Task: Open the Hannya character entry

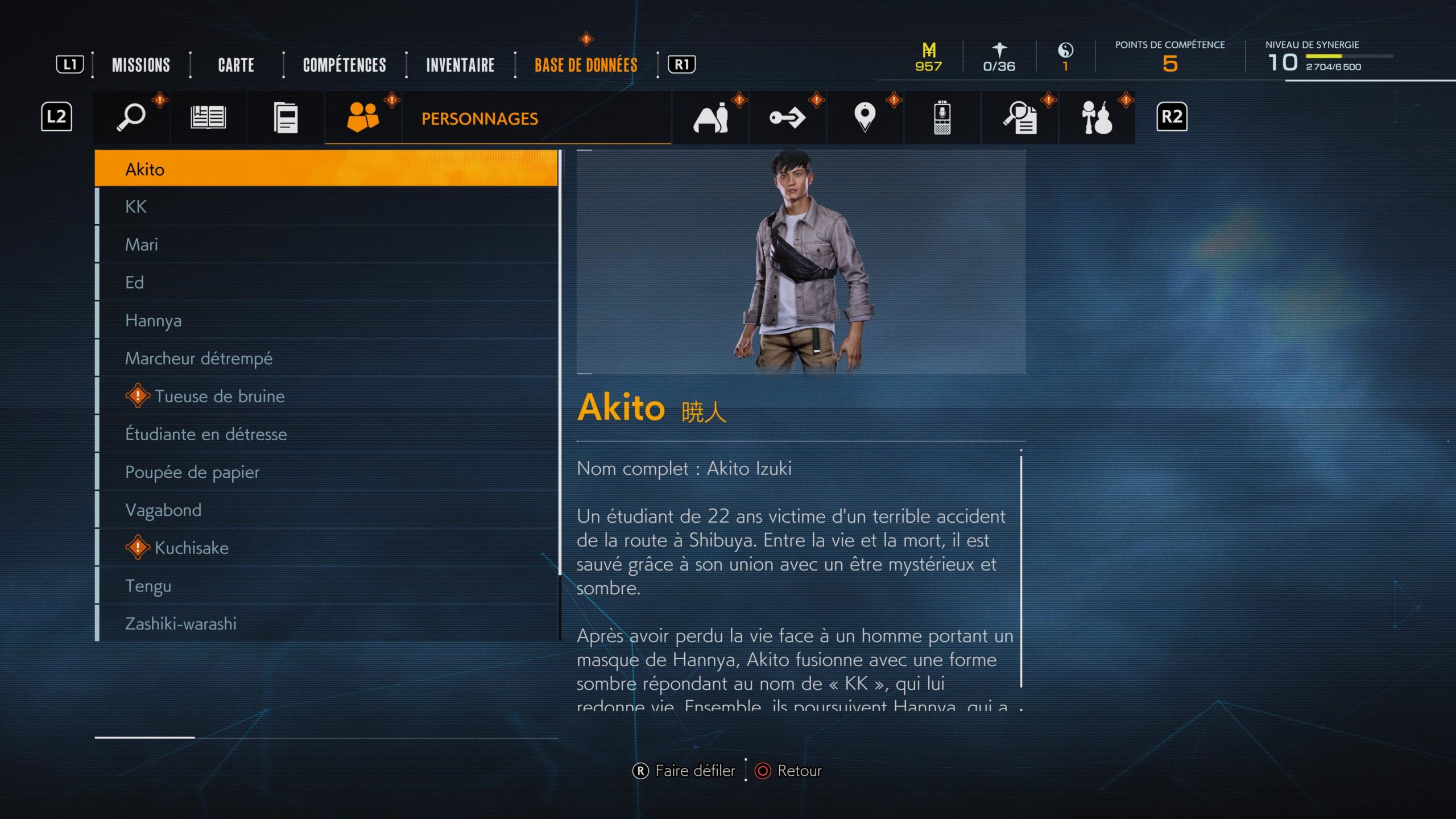Action: (x=327, y=320)
